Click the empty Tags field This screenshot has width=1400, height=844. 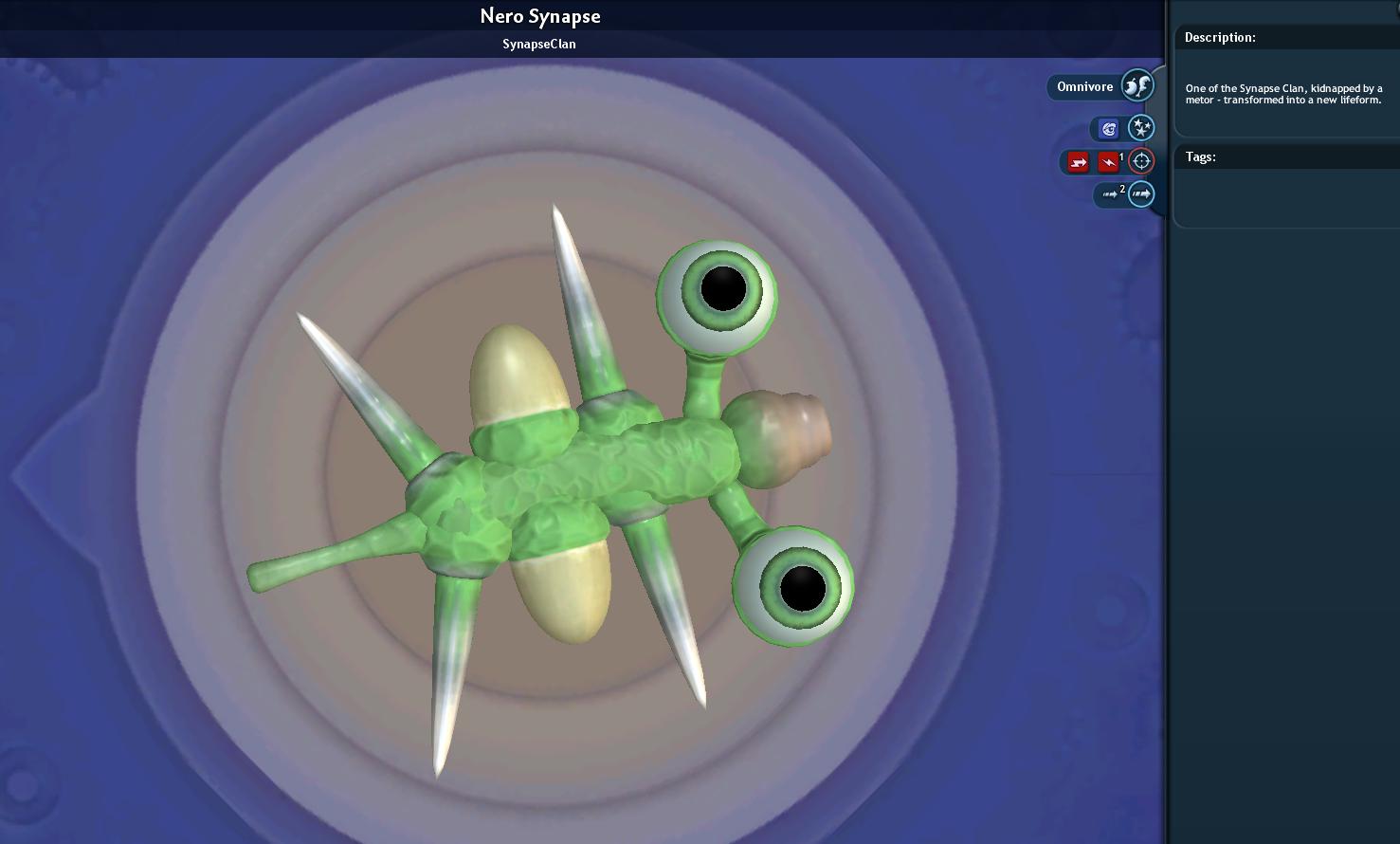(x=1285, y=196)
